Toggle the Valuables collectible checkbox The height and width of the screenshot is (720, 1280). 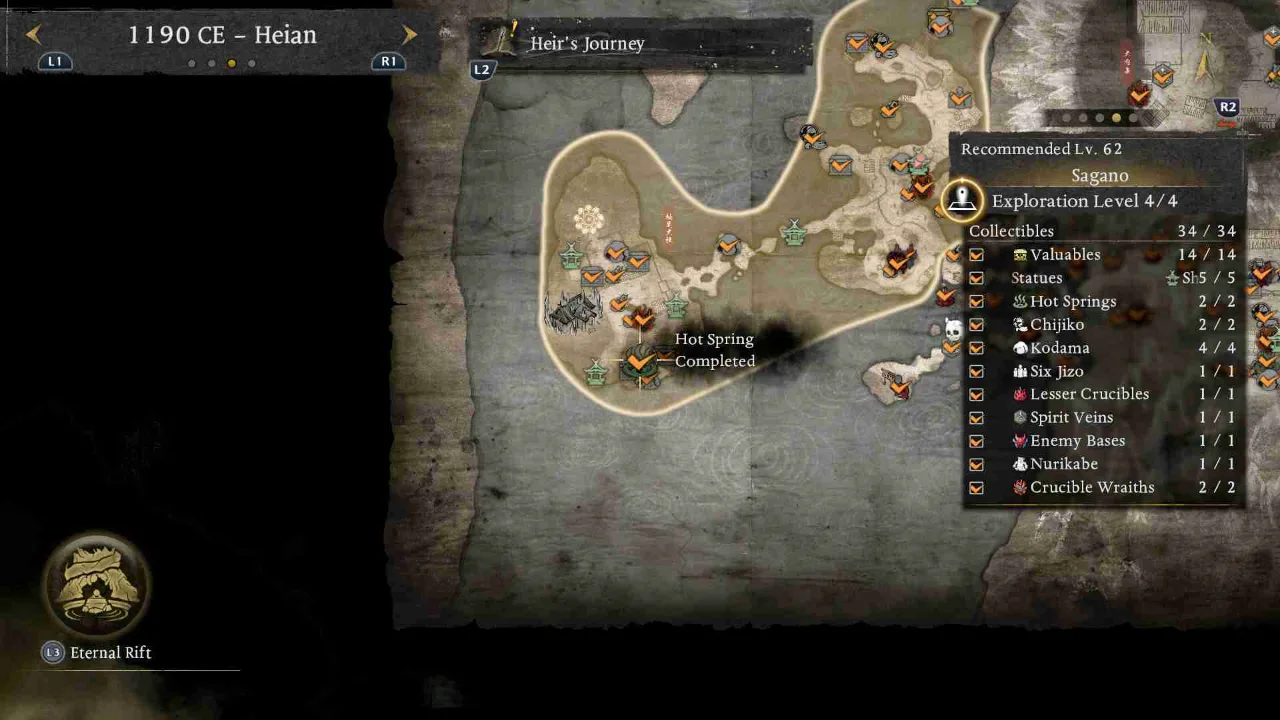pos(976,255)
